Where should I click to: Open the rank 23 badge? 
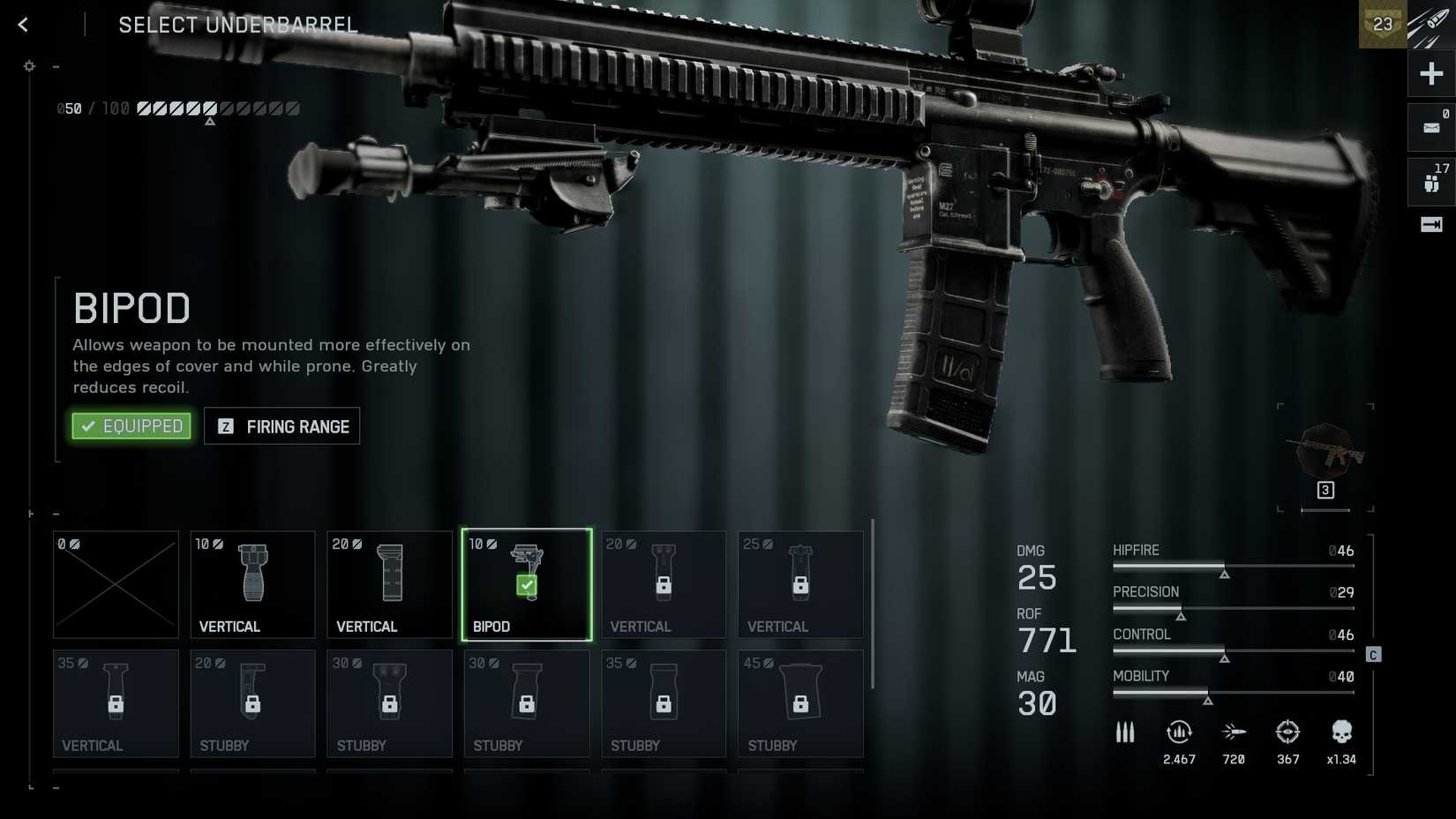tap(1383, 25)
